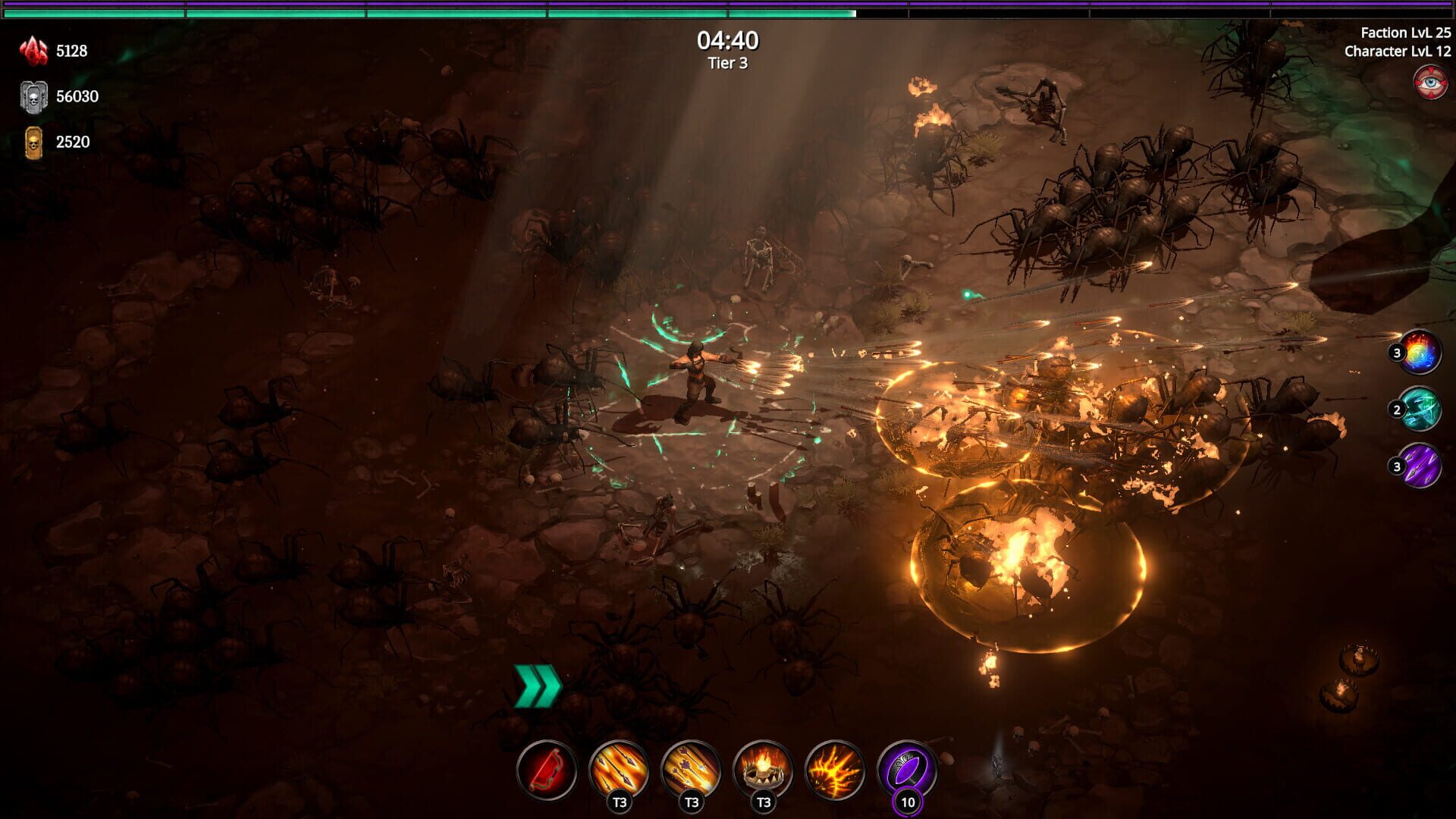Click the red crystal currency icon
Image resolution: width=1456 pixels, height=819 pixels.
point(32,50)
